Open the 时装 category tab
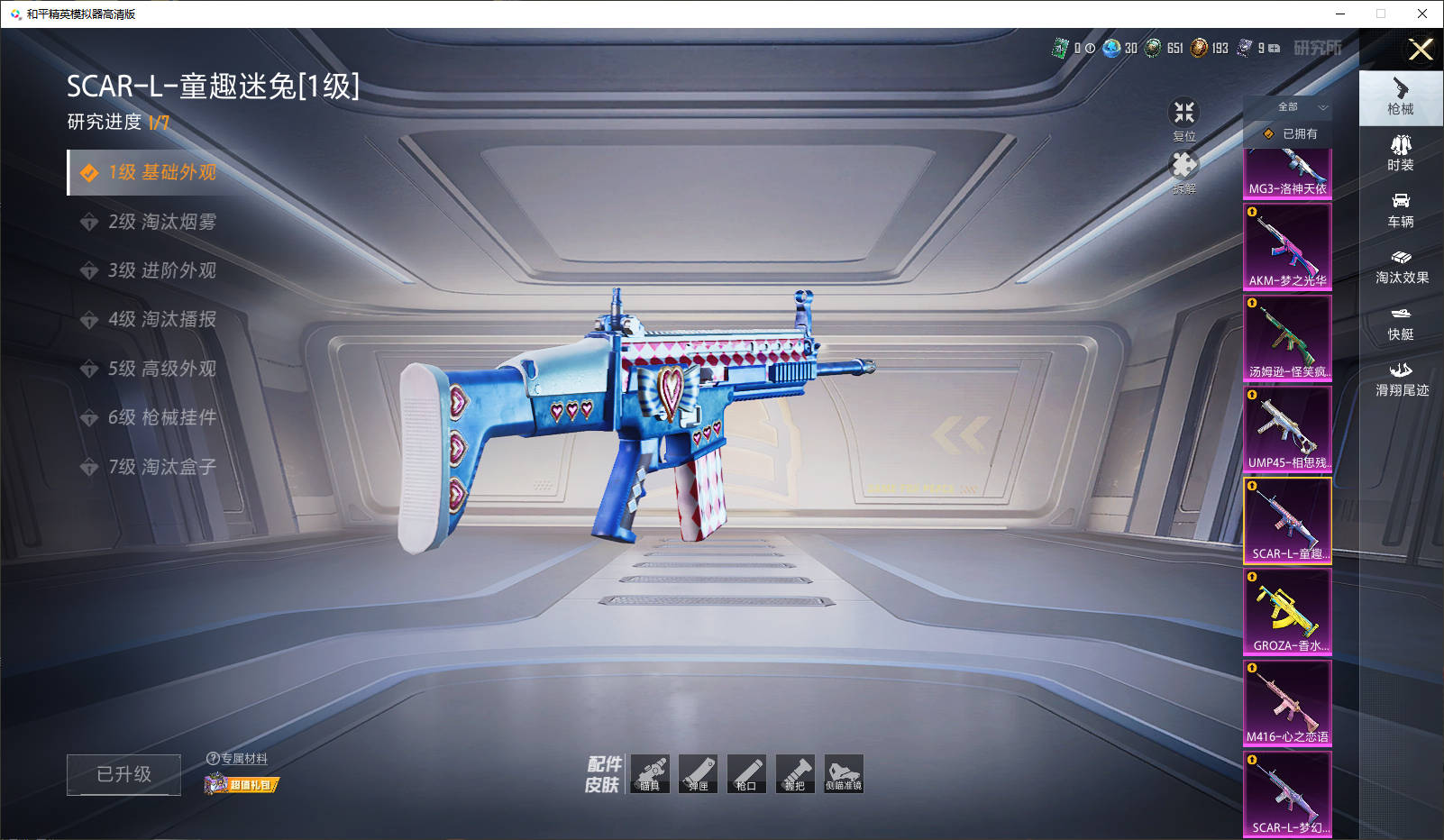 pyautogui.click(x=1401, y=153)
